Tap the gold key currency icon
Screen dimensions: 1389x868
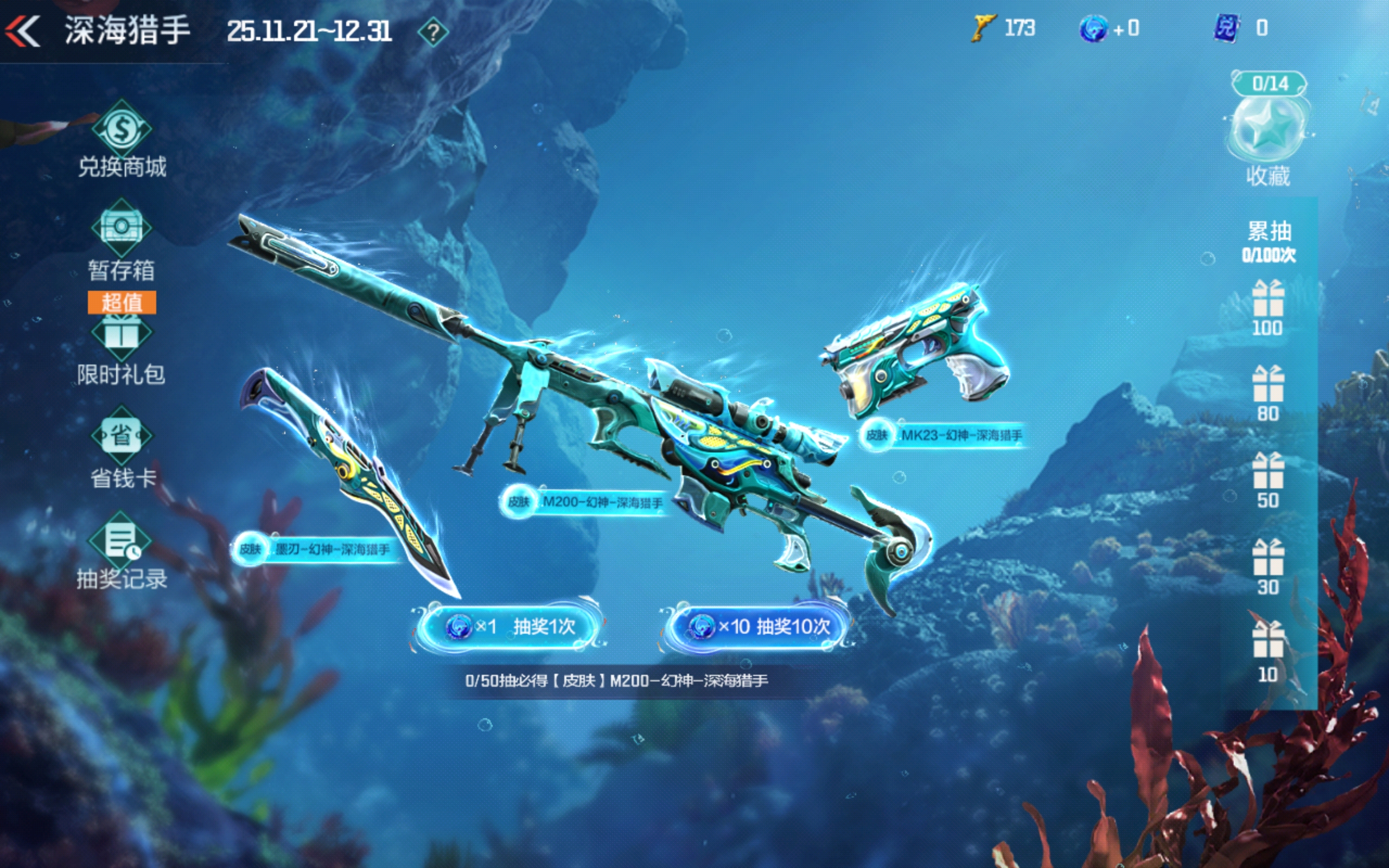(x=983, y=29)
